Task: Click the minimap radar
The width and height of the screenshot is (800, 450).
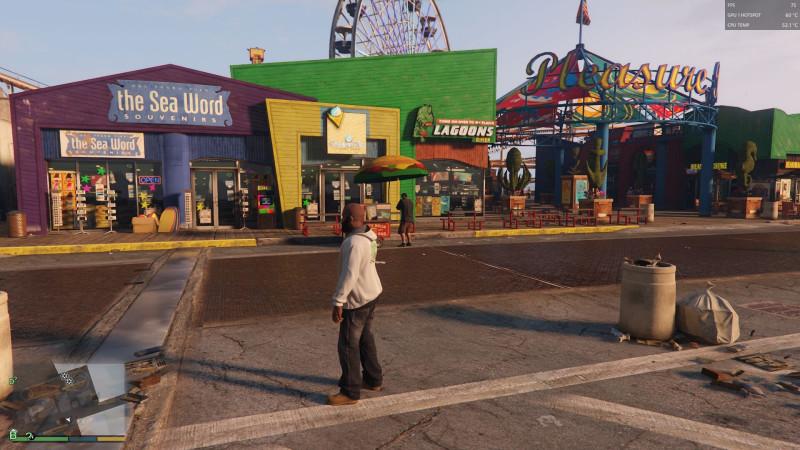Action: click(x=67, y=396)
